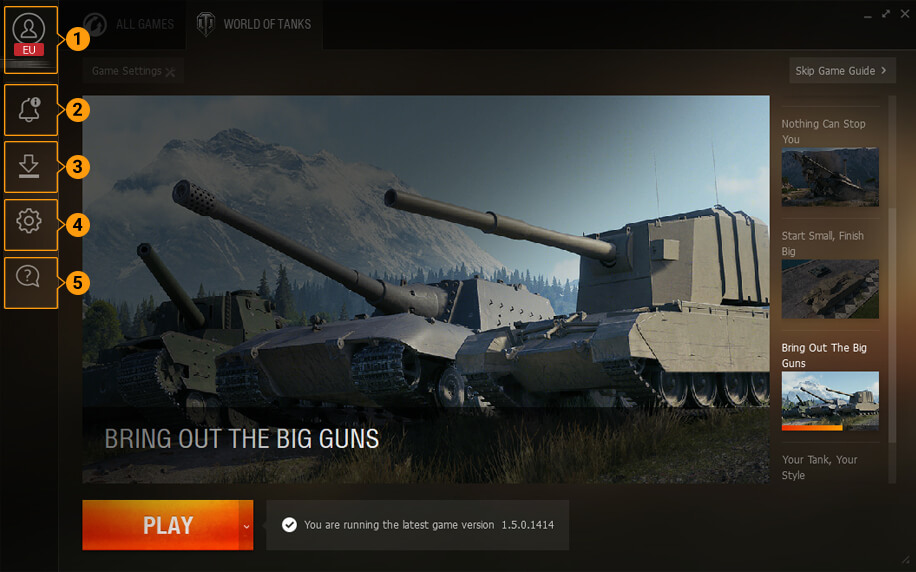Open the dropdown arrow beside PLAY
This screenshot has width=916, height=572.
pos(246,525)
